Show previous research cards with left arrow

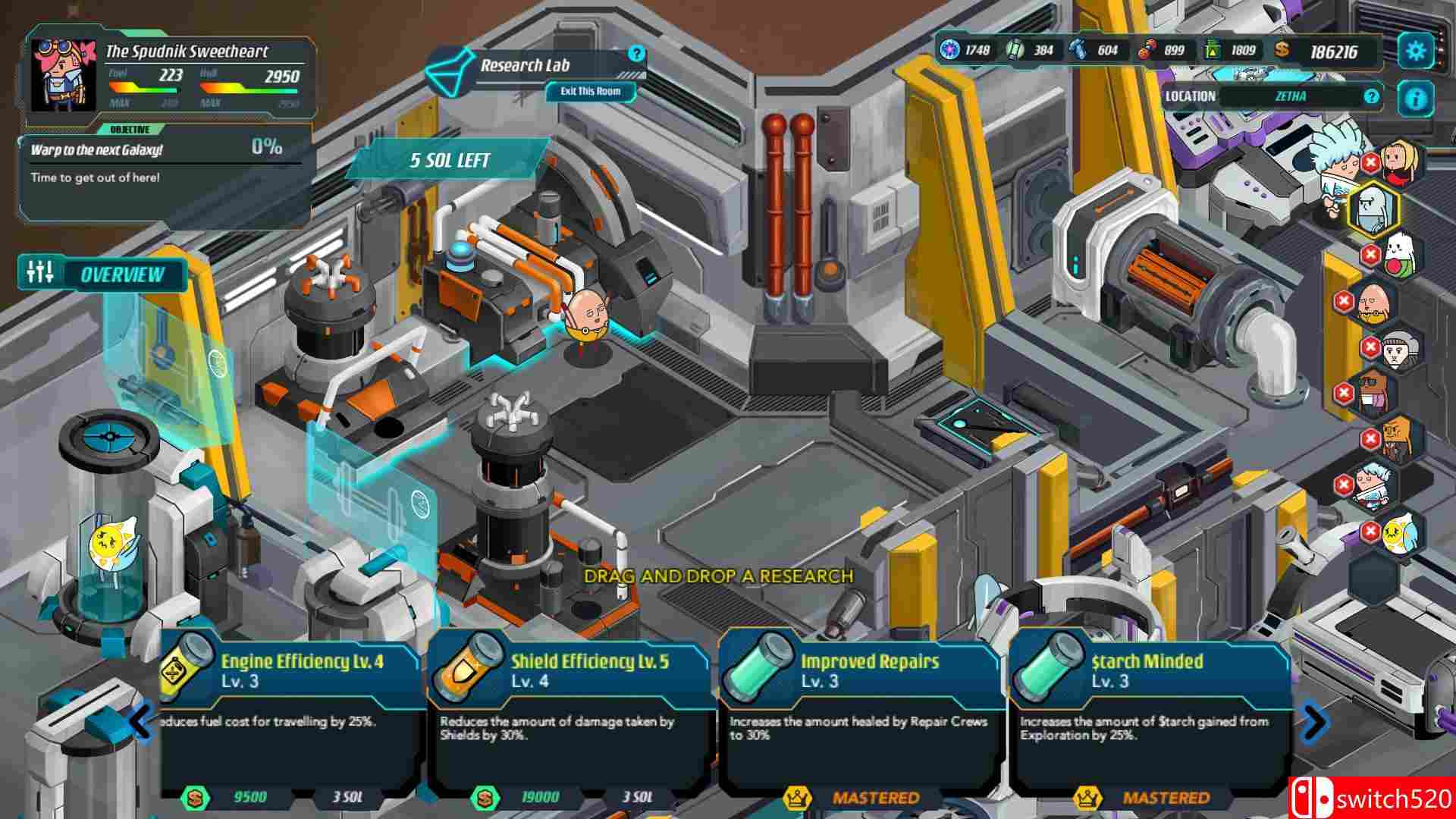click(141, 721)
